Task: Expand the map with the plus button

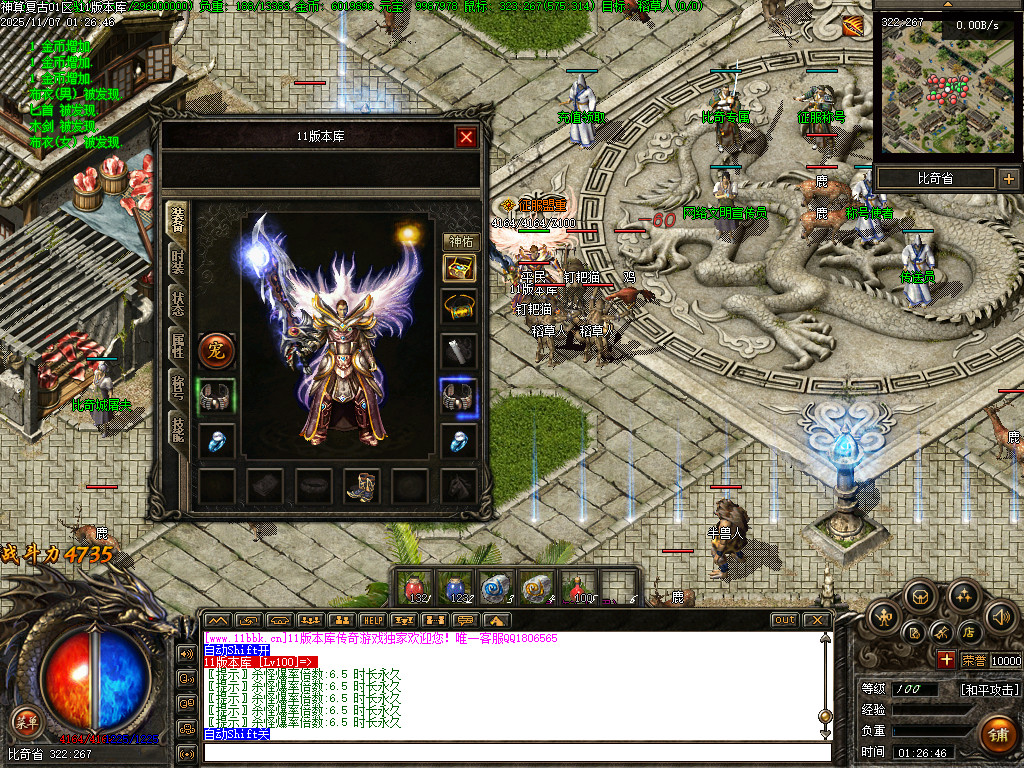Action: point(1008,179)
